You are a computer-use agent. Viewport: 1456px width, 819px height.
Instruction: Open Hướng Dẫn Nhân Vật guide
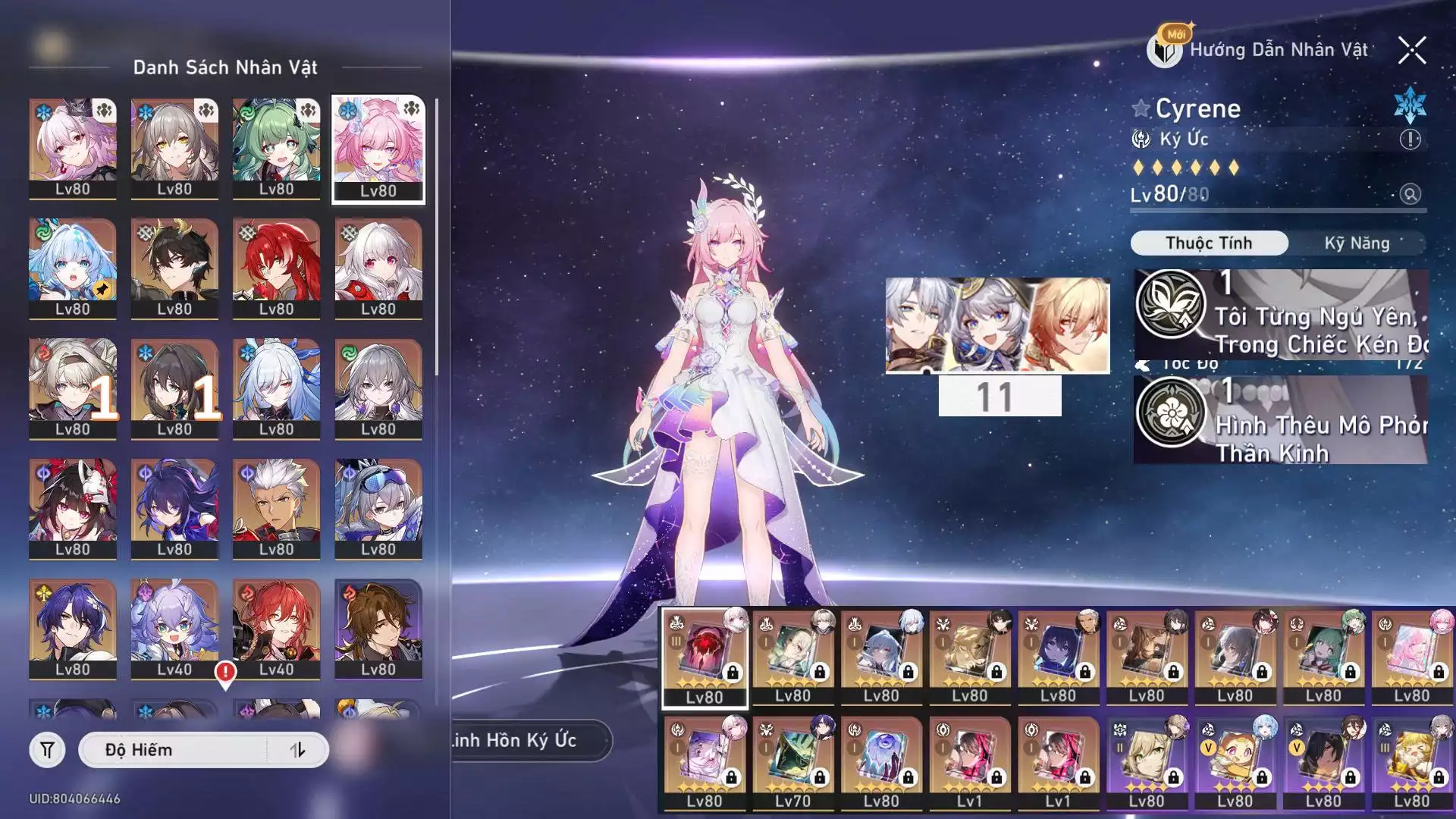(1260, 50)
